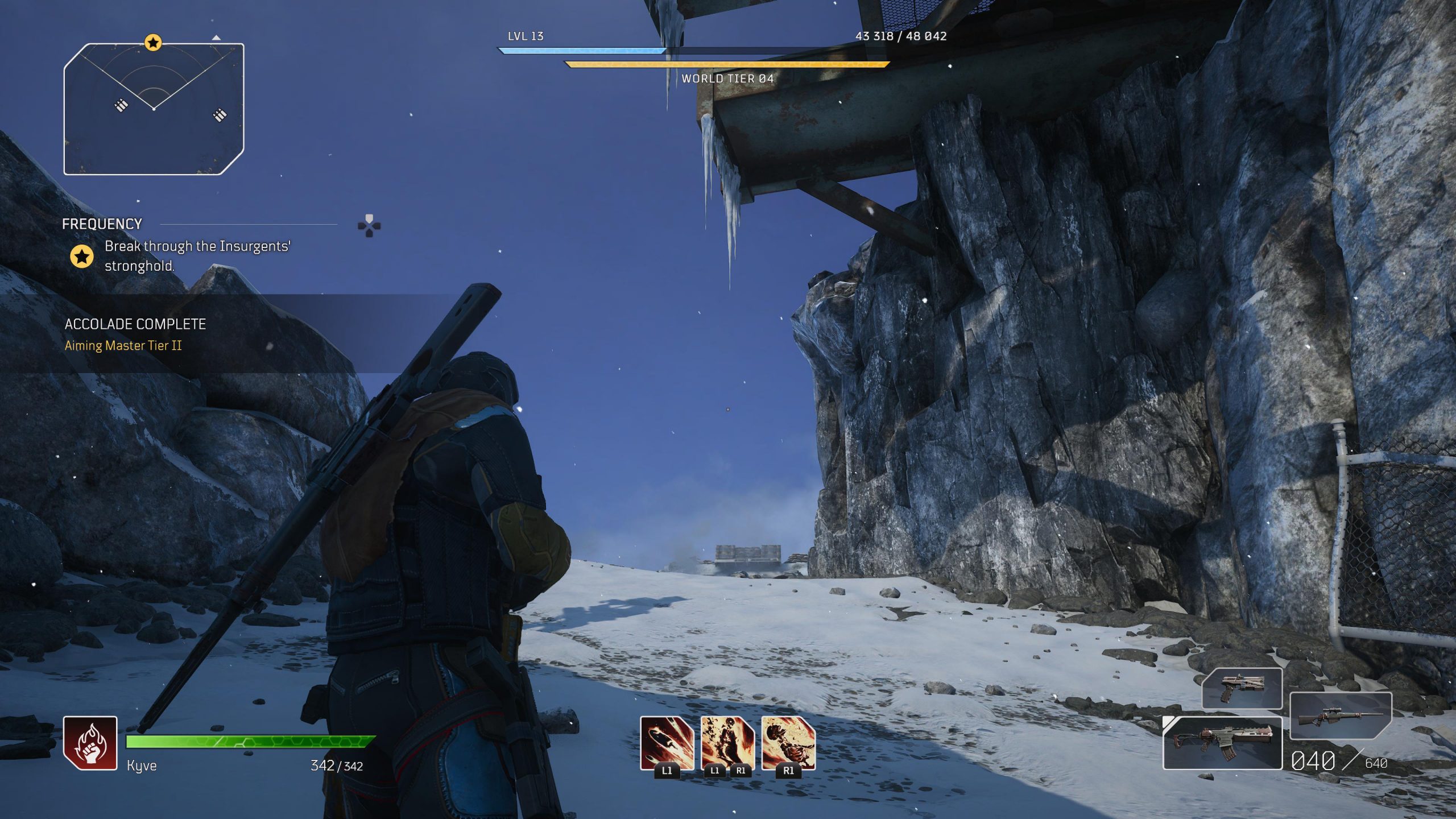Use the standing burning figure skill
Screen dimensions: 1456x819
pyautogui.click(x=727, y=743)
